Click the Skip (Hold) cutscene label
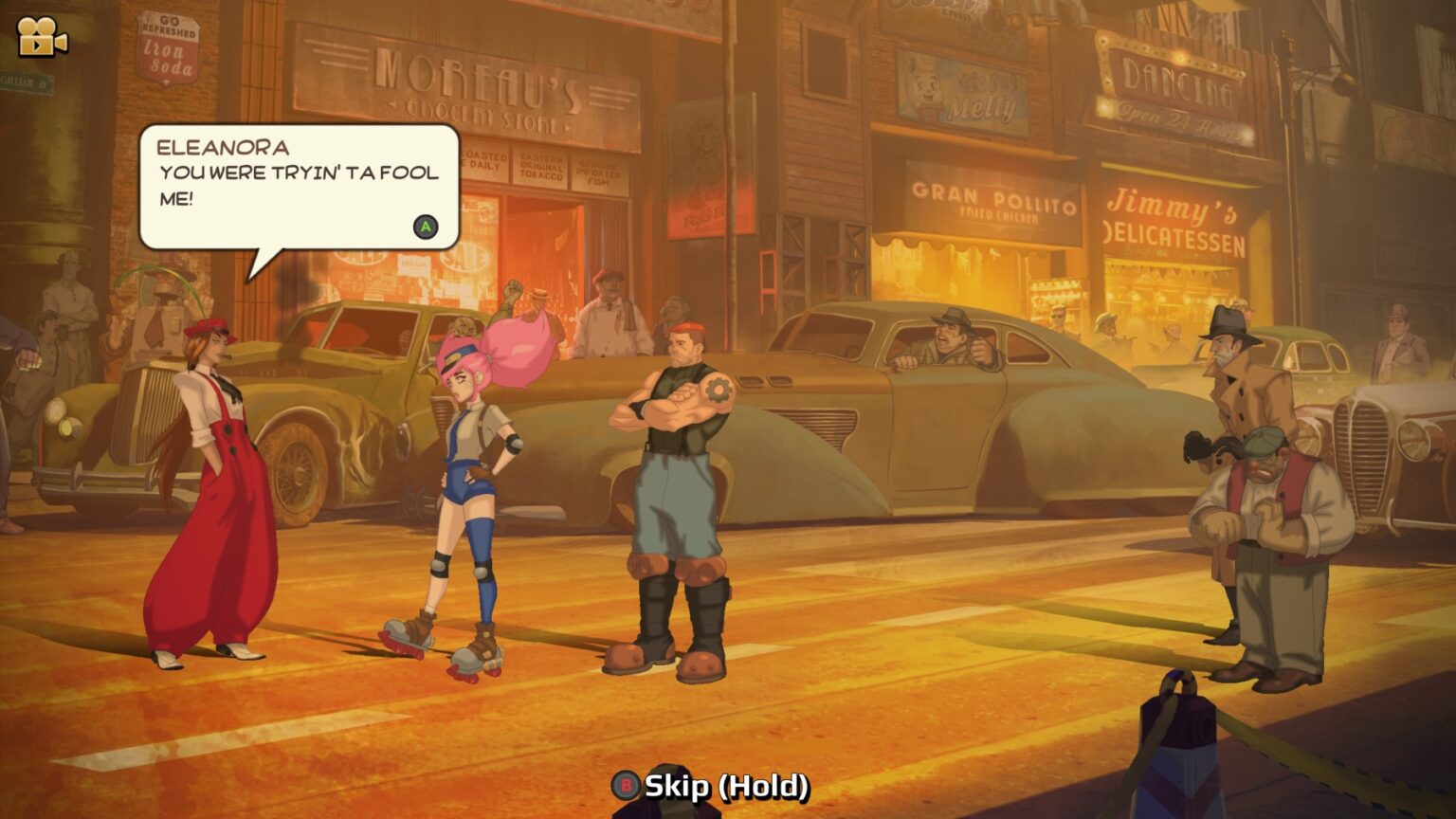 tap(726, 786)
